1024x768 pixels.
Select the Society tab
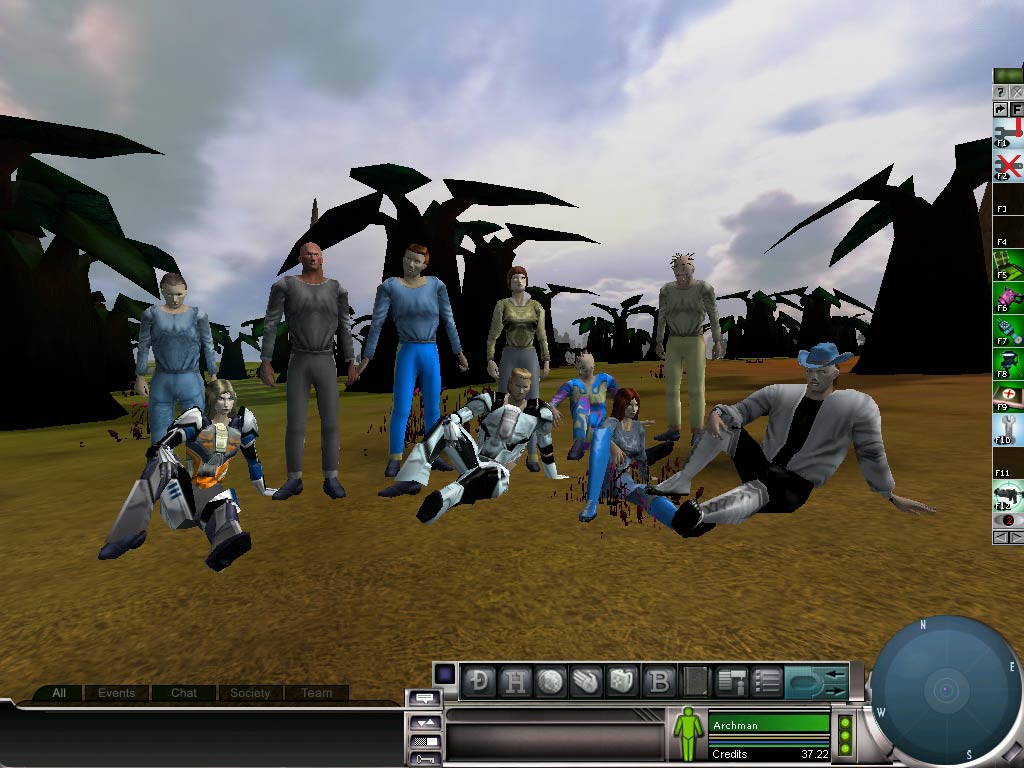point(250,693)
